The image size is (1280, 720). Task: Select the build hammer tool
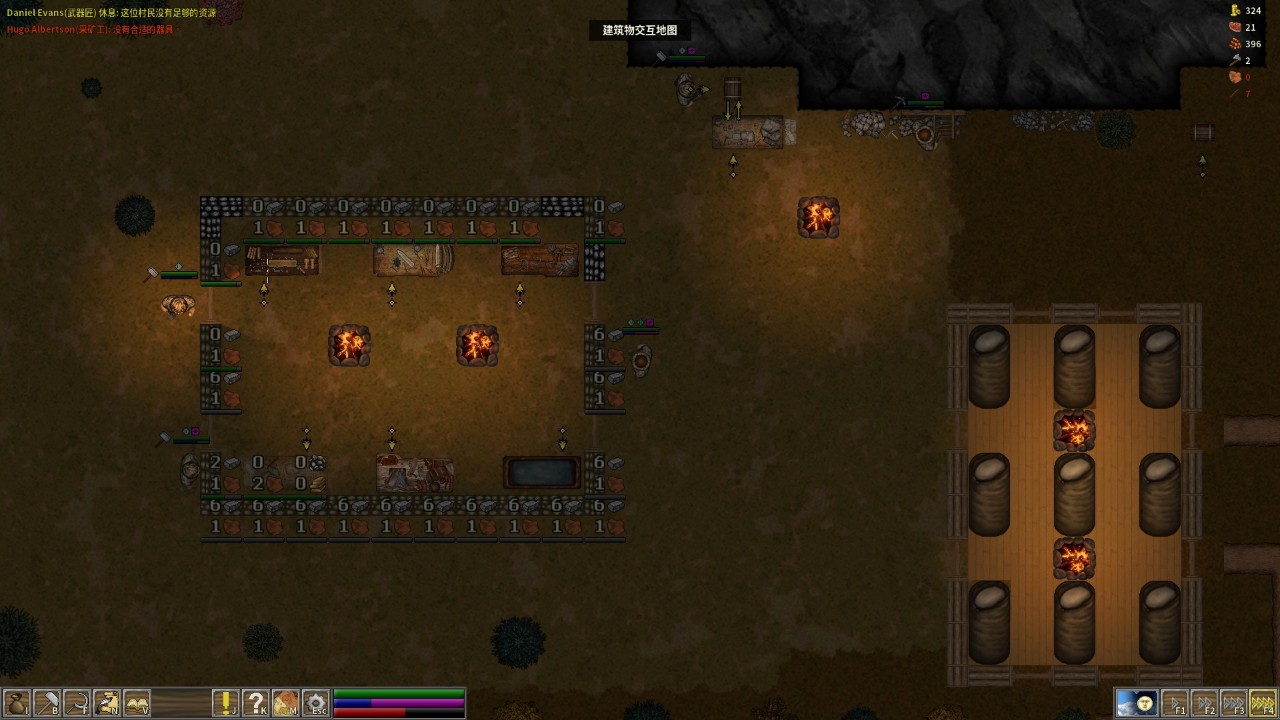(x=47, y=701)
